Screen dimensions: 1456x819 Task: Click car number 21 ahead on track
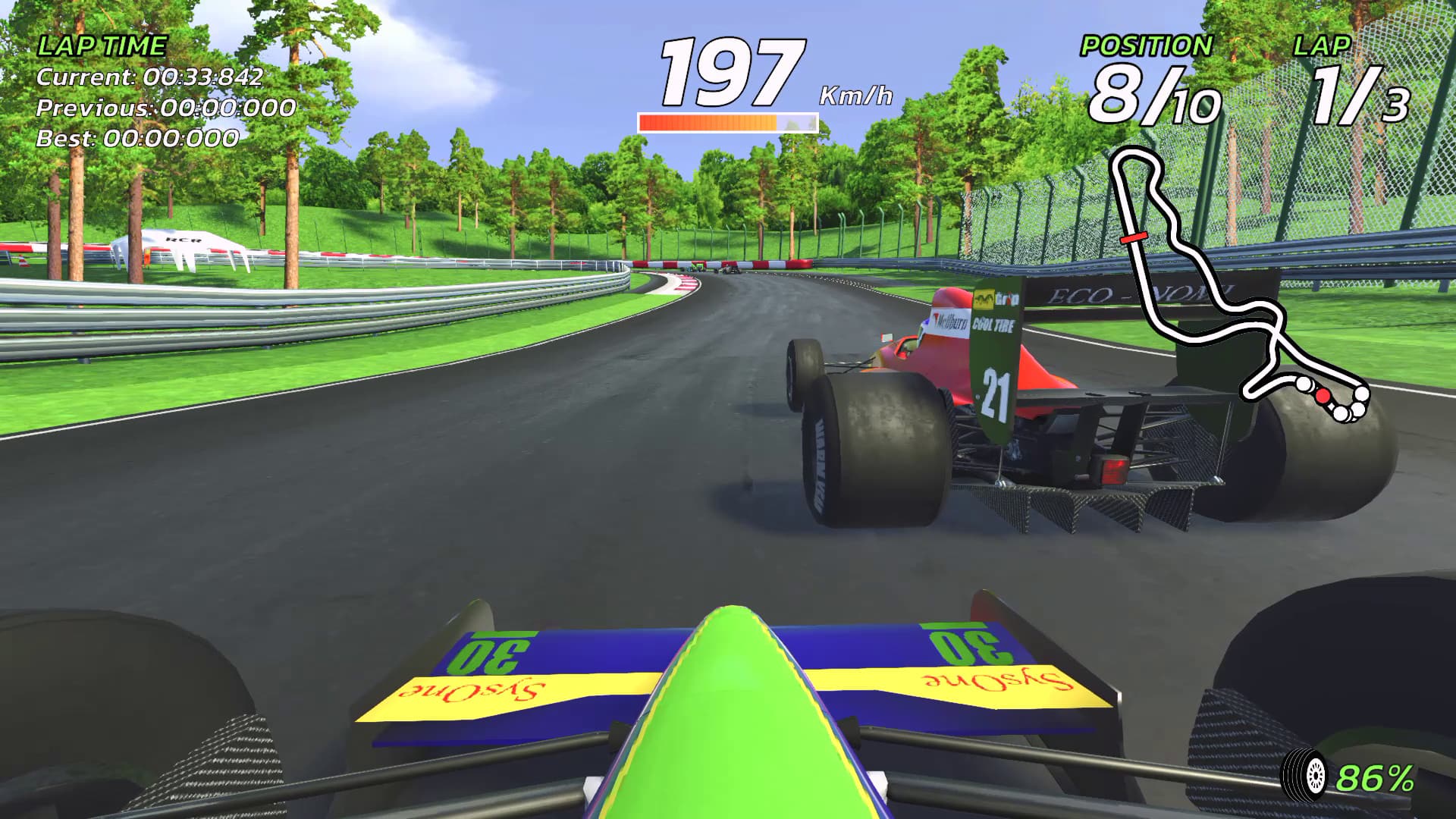tap(998, 394)
